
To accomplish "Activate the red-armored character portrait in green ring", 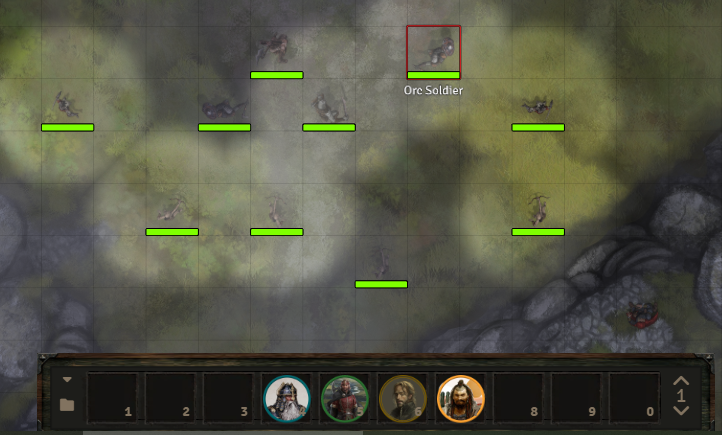I will point(345,398).
